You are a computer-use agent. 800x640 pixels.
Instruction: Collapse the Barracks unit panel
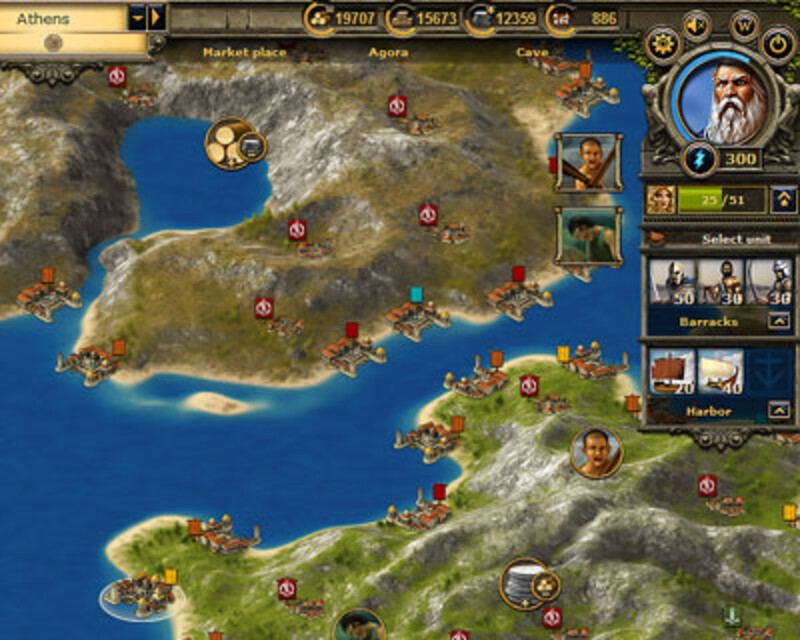pyautogui.click(x=777, y=322)
